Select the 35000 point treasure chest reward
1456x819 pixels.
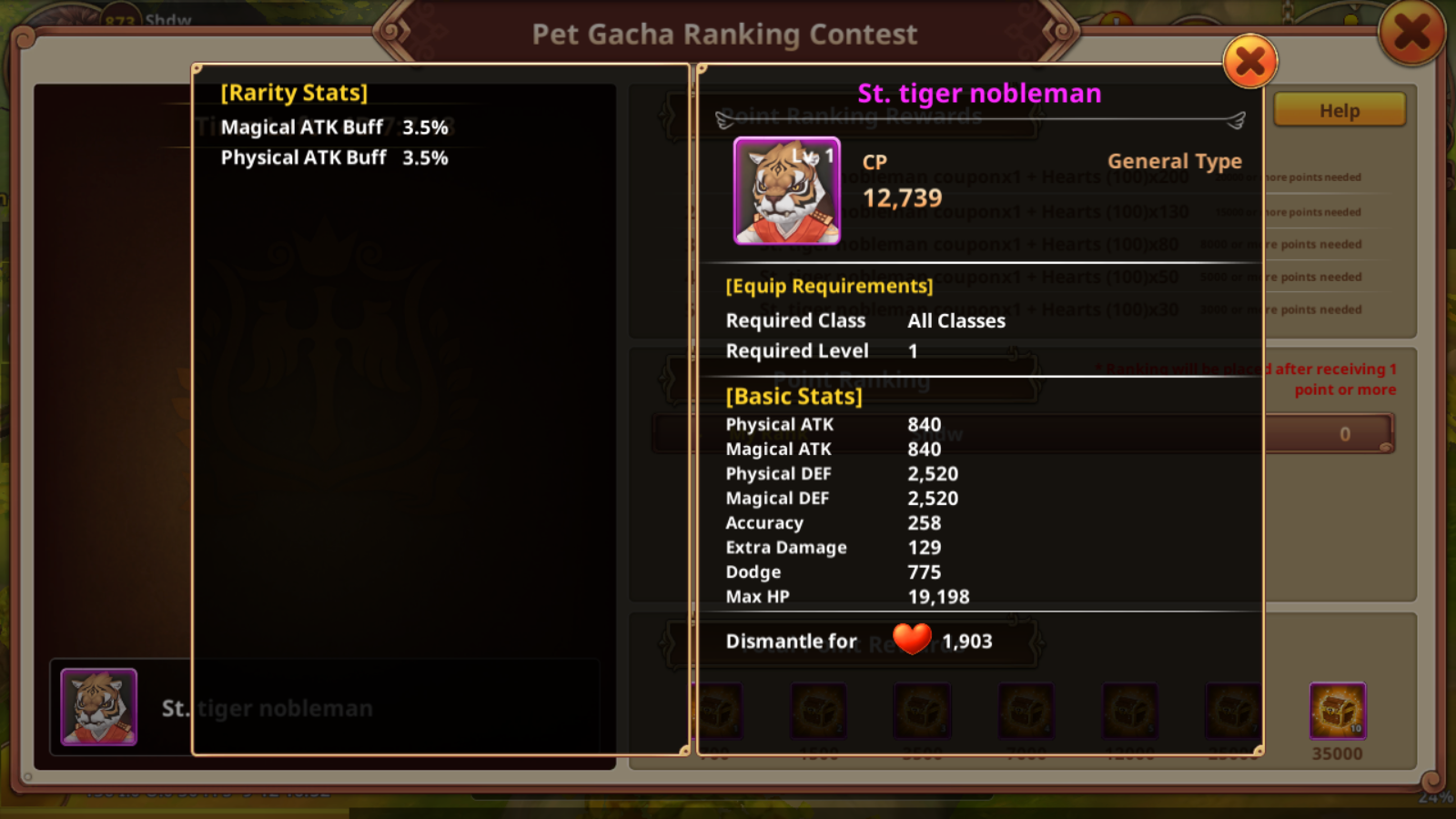point(1337,711)
